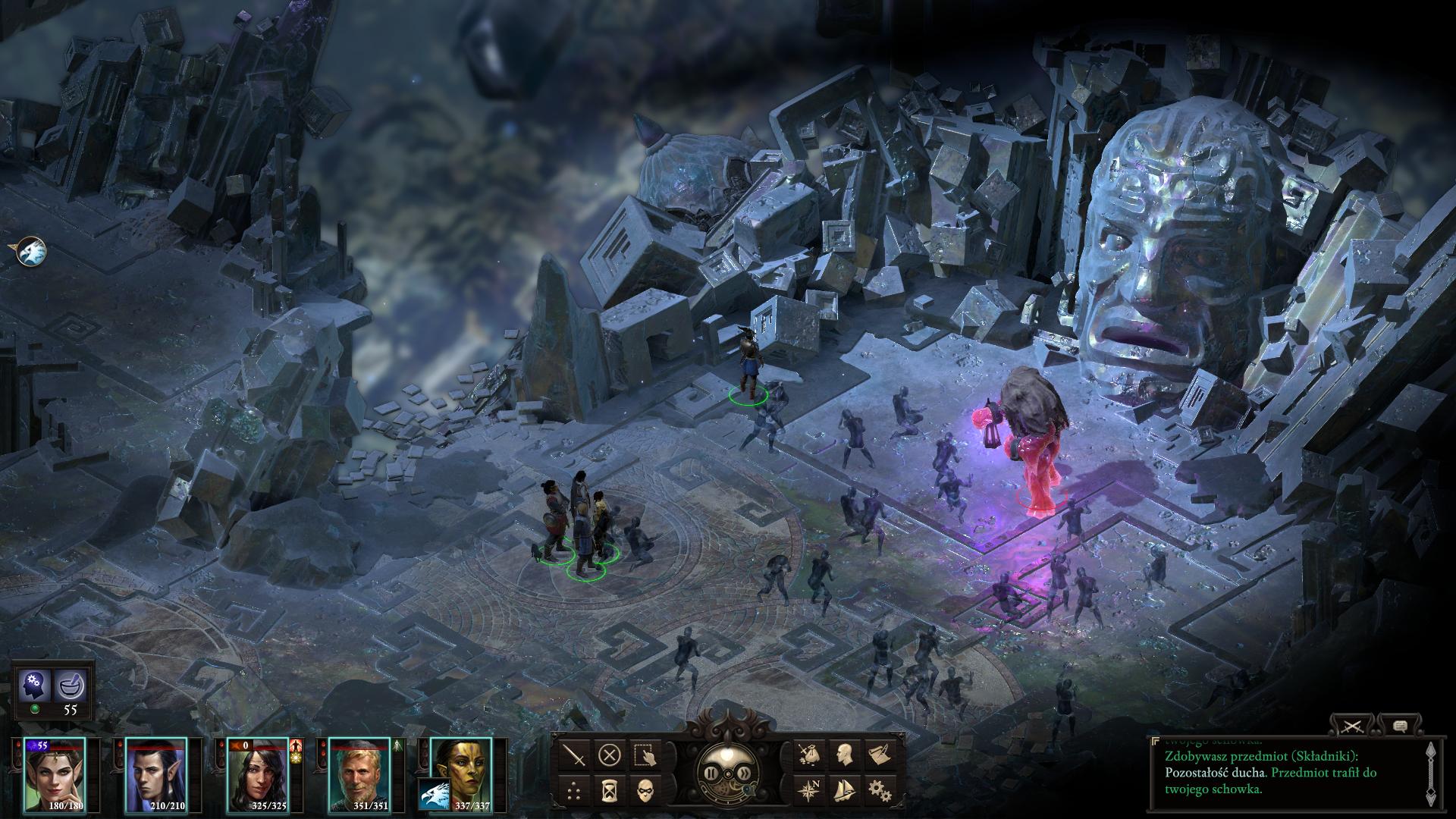Switch to the crossed-swords combat log tab

[1352, 726]
